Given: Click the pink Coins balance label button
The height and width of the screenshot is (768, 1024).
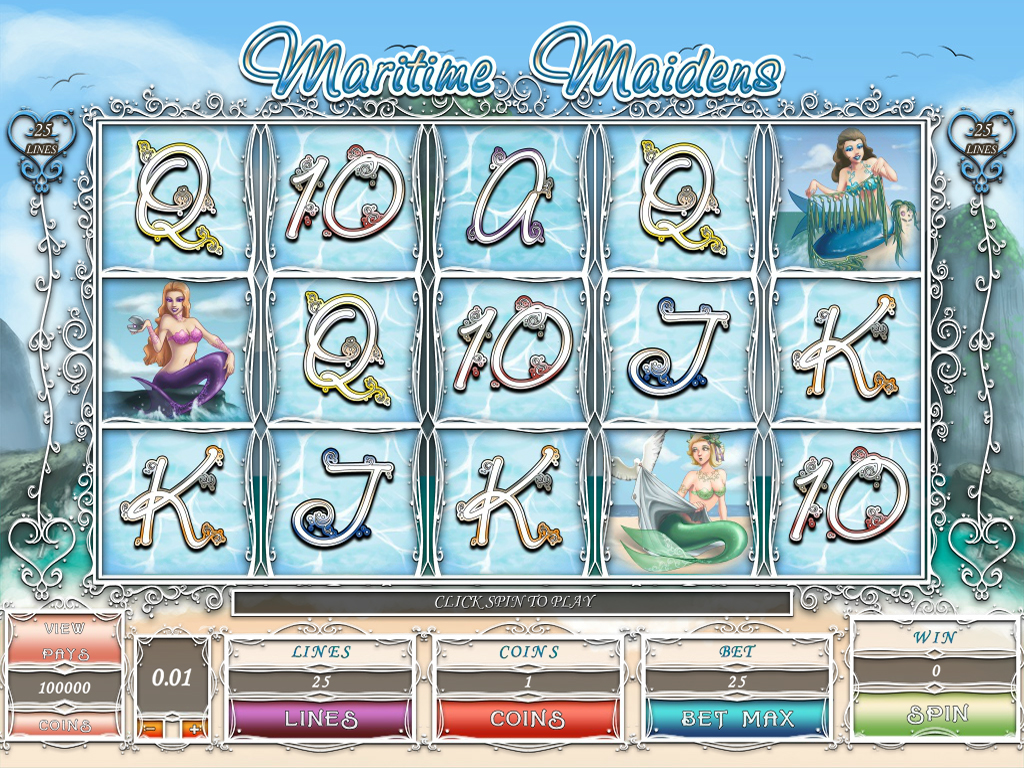Looking at the screenshot, I should click(x=65, y=724).
